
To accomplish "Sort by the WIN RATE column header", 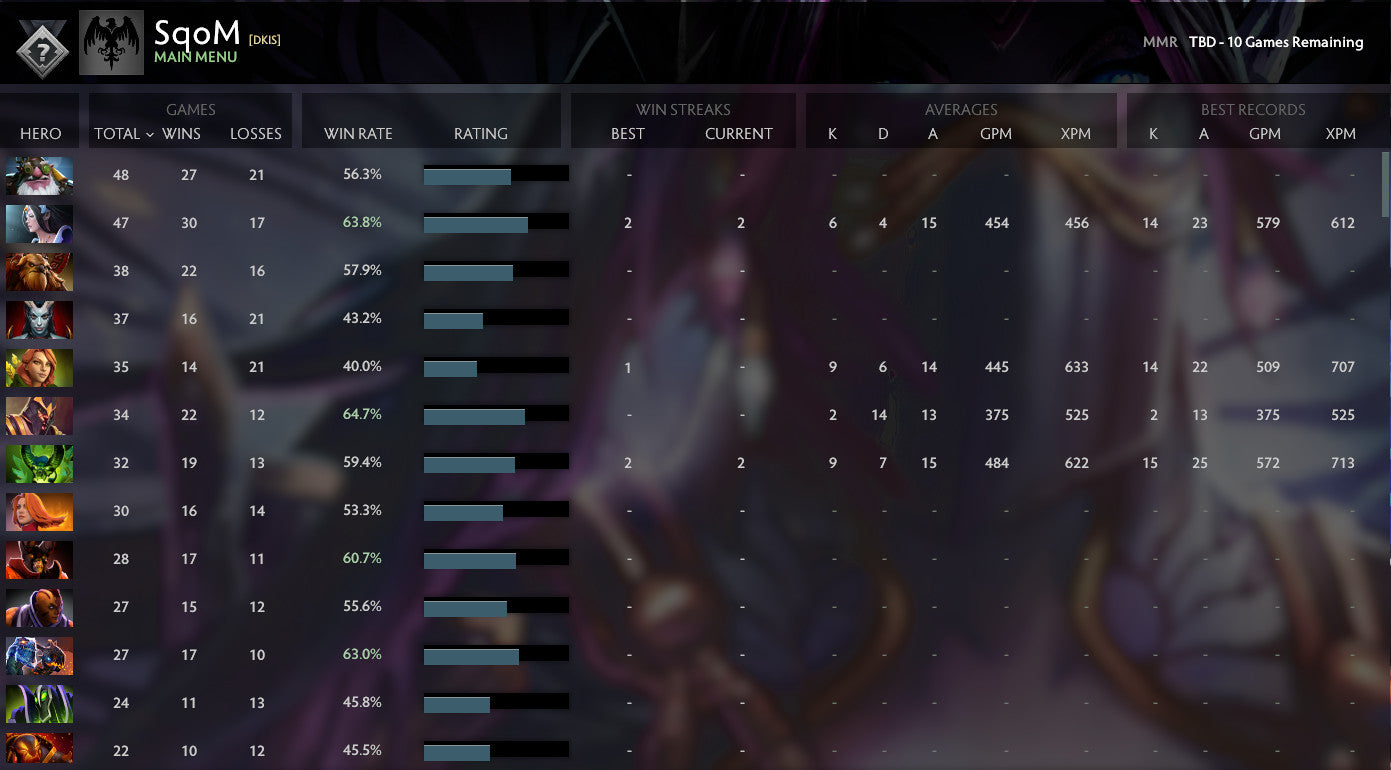I will 355,134.
